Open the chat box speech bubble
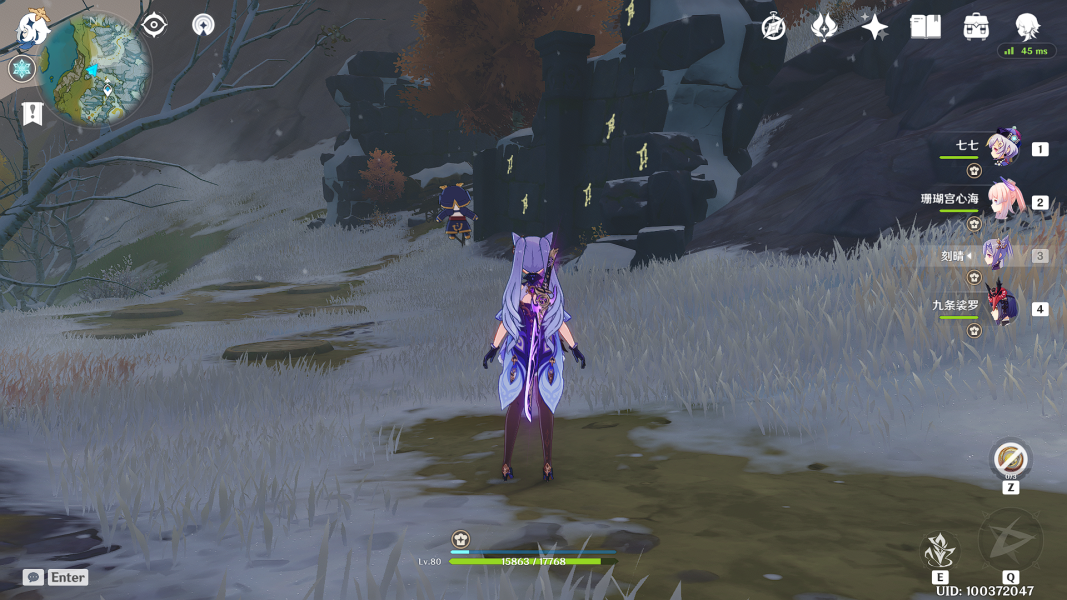This screenshot has width=1067, height=600. [x=33, y=577]
